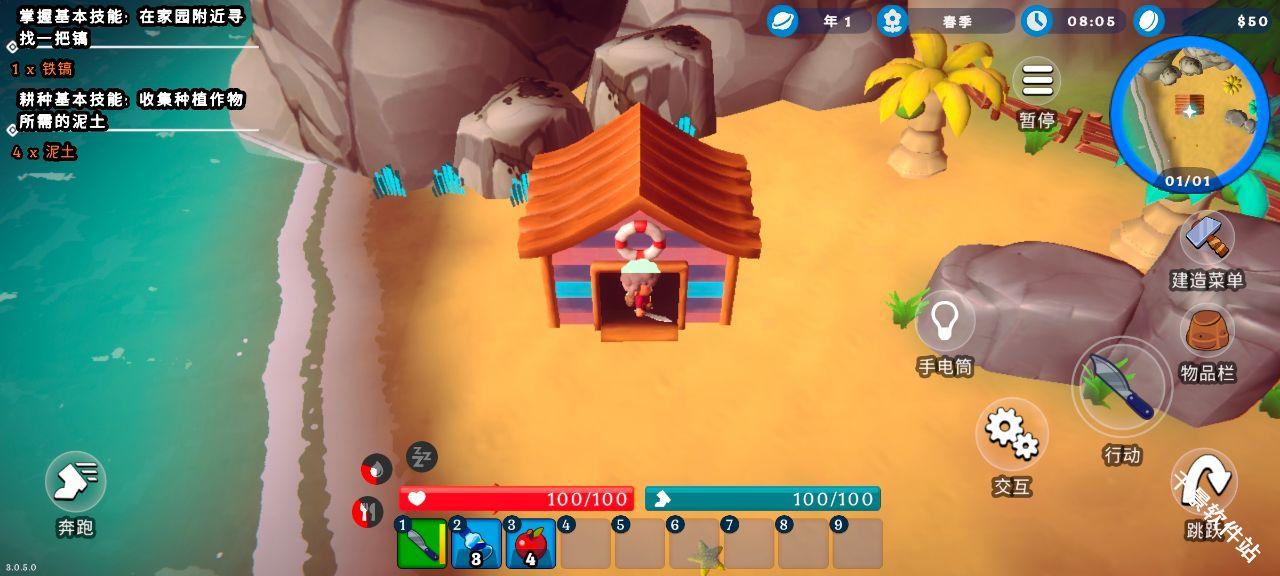
Task: Open the 建造菜单 build menu
Action: 1207,240
